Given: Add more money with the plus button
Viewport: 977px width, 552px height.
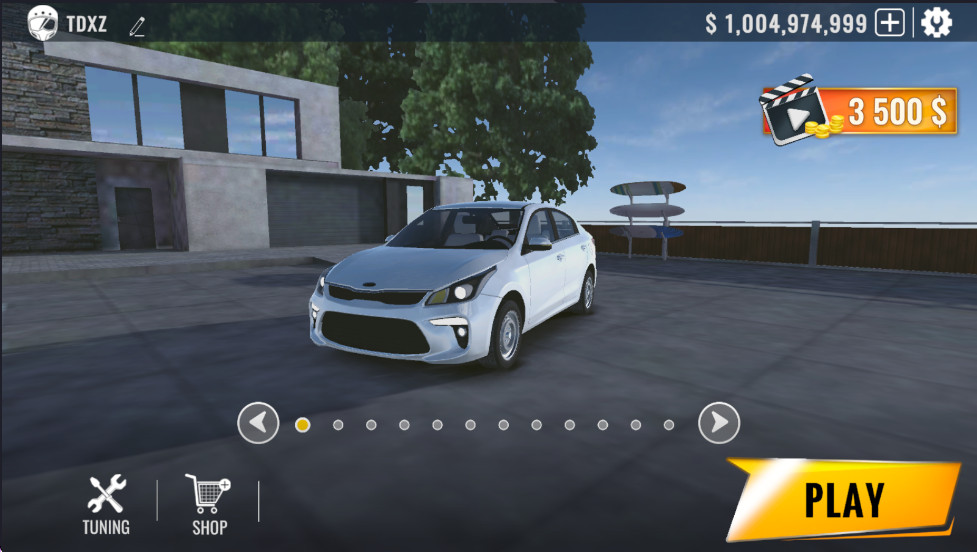Looking at the screenshot, I should click(x=889, y=23).
